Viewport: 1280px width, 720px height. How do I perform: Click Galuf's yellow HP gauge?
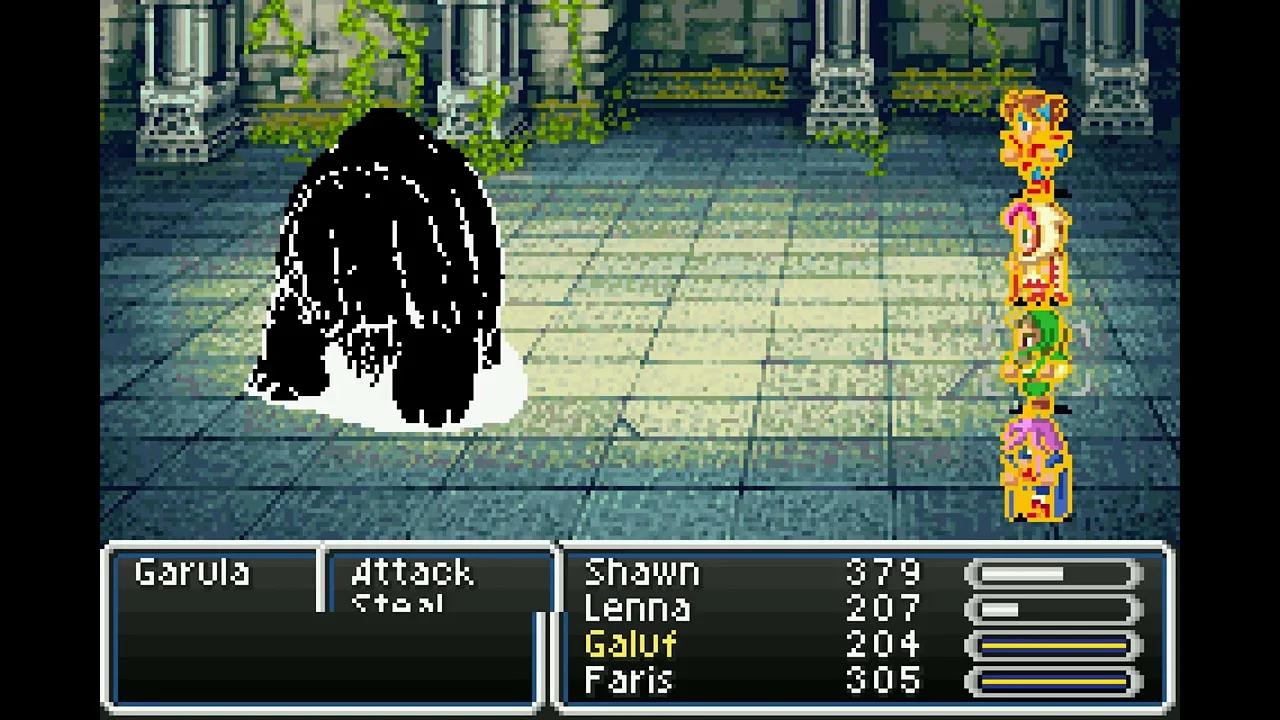point(1052,644)
